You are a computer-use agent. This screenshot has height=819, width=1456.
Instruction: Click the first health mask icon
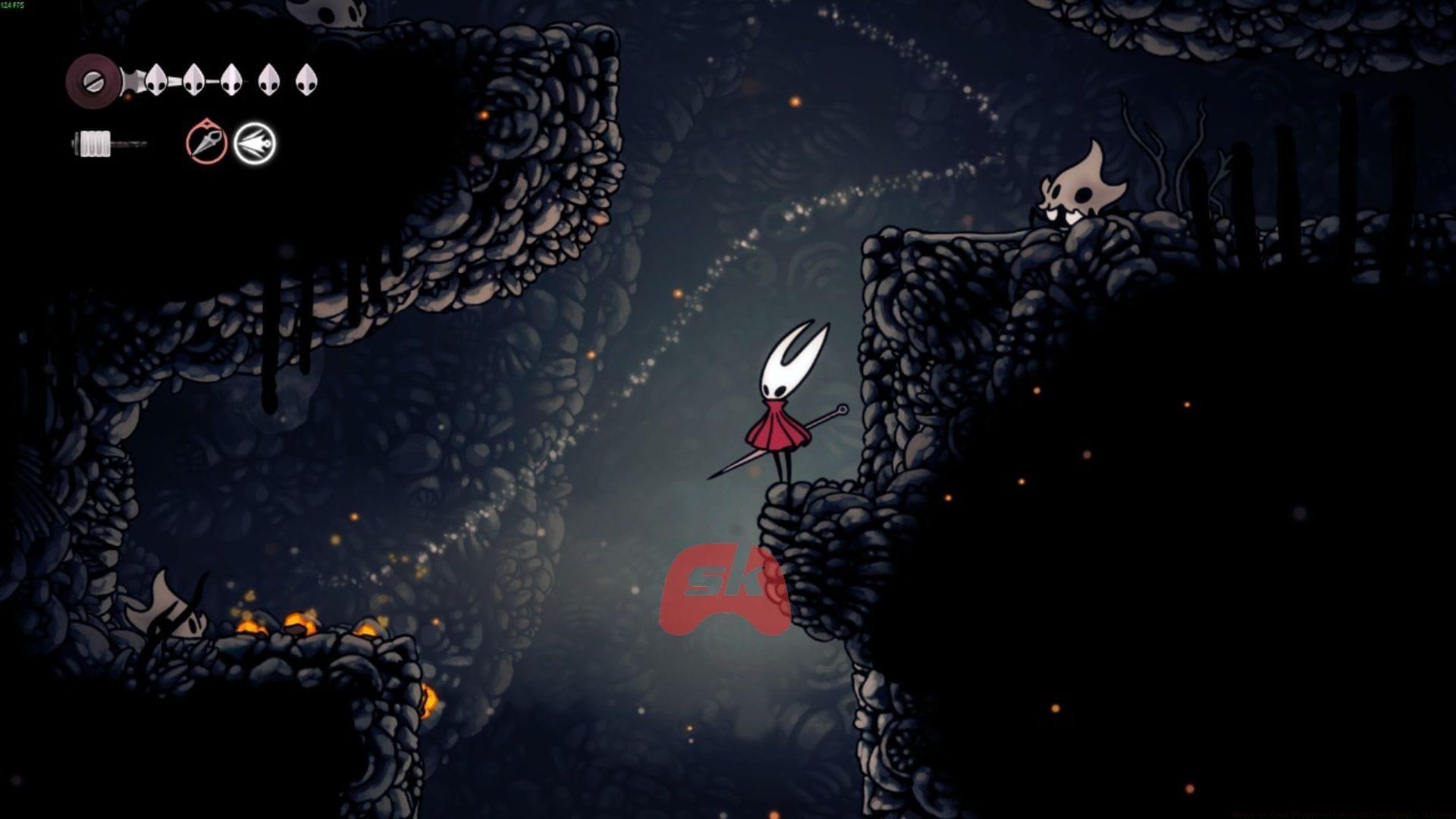click(x=157, y=80)
